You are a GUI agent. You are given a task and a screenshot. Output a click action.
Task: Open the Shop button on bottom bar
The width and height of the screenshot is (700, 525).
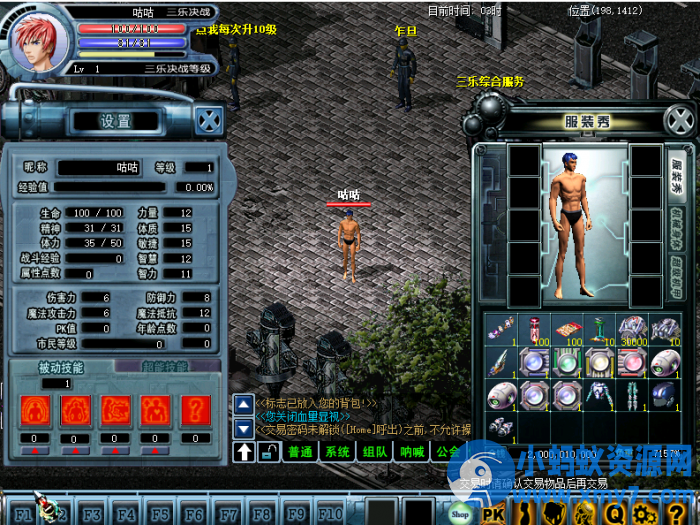(460, 513)
